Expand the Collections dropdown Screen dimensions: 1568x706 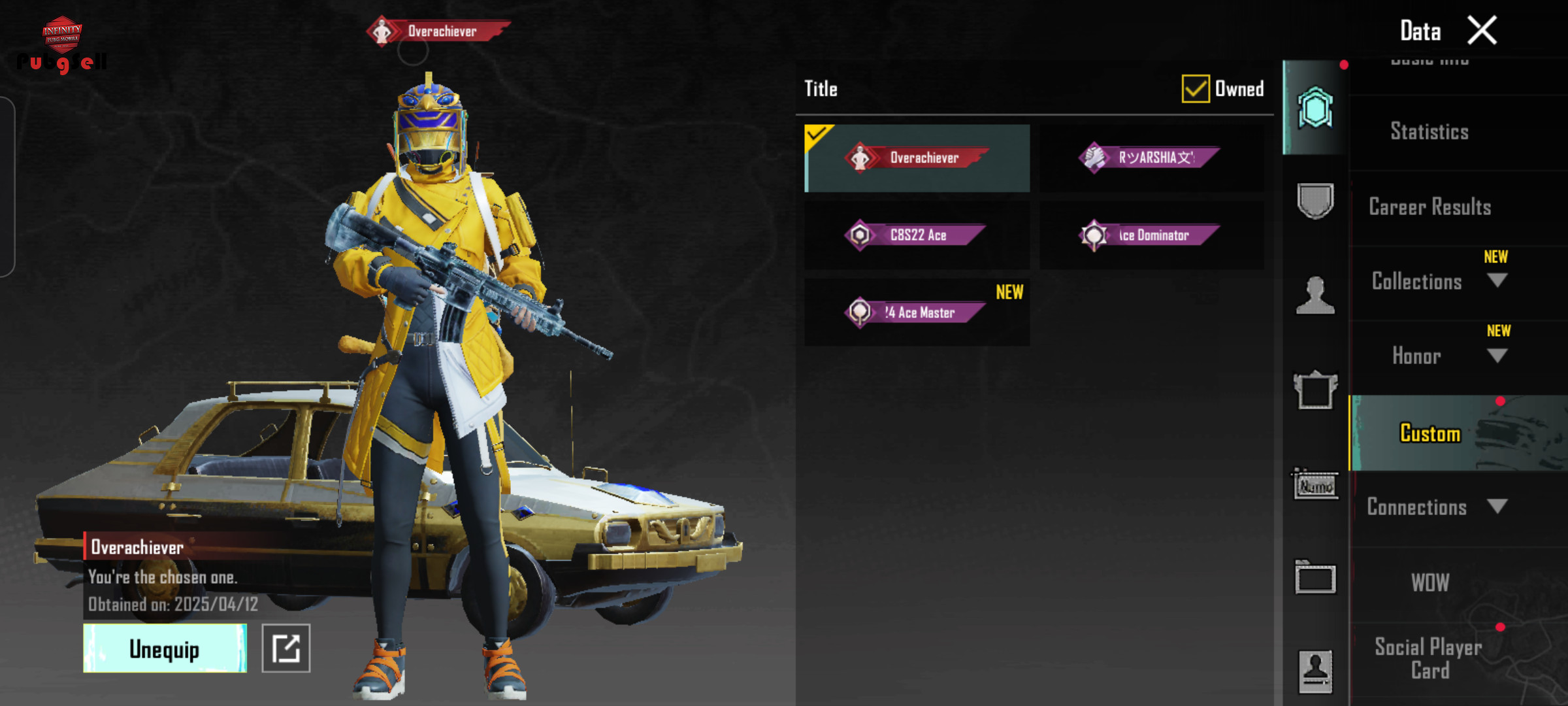pyautogui.click(x=1496, y=281)
